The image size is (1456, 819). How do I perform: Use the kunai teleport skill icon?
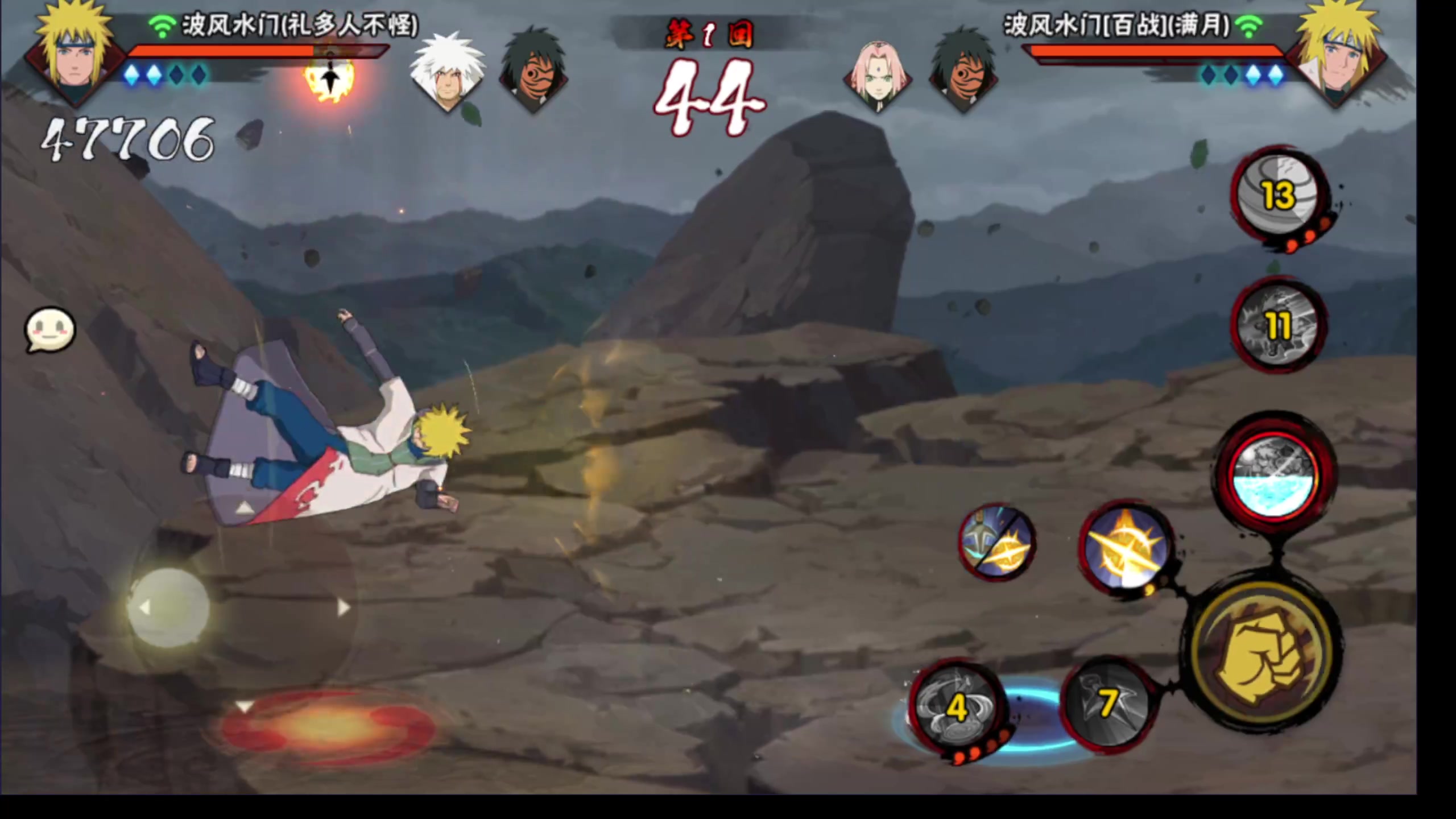[x=996, y=543]
